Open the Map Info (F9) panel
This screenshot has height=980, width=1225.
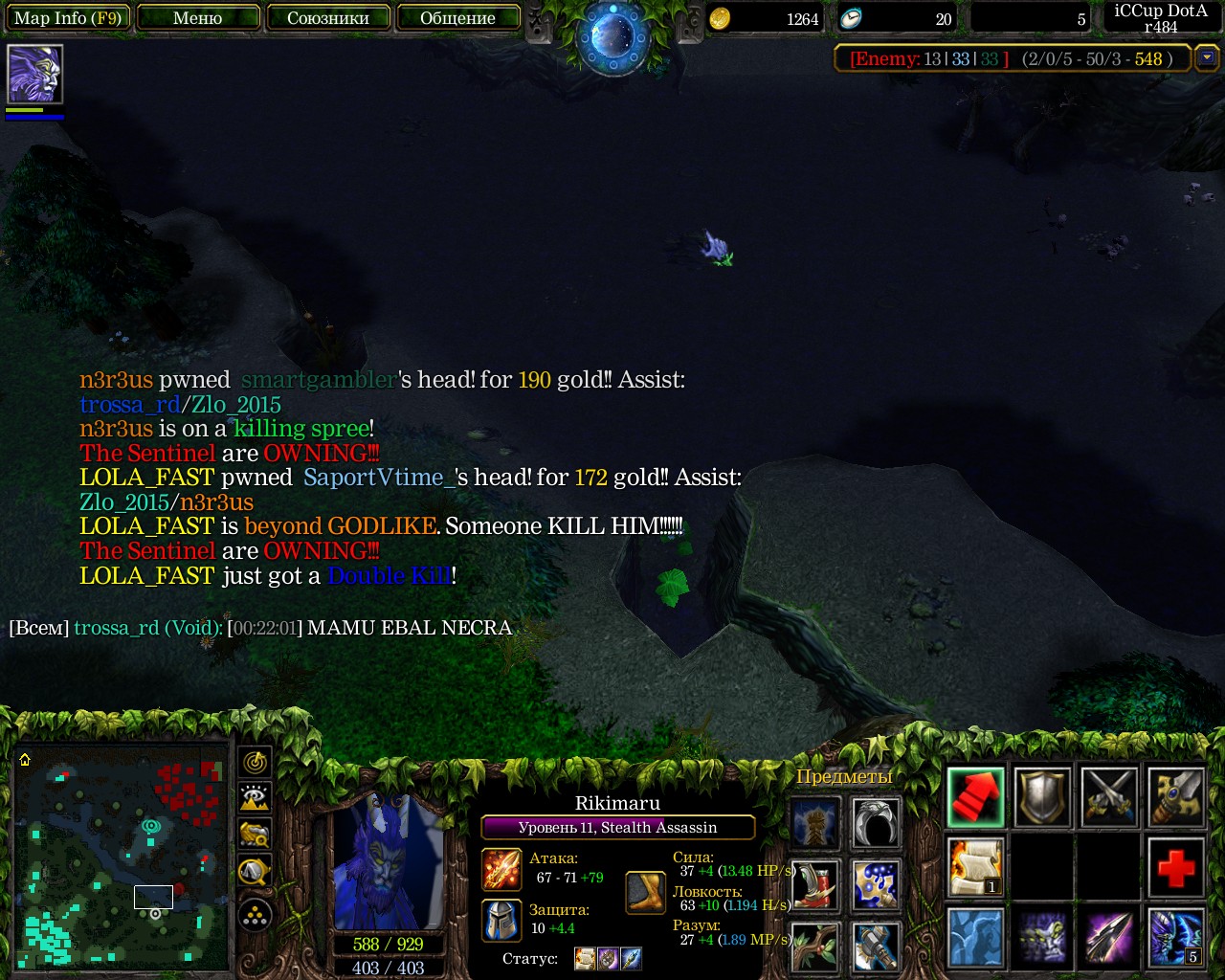pos(67,18)
